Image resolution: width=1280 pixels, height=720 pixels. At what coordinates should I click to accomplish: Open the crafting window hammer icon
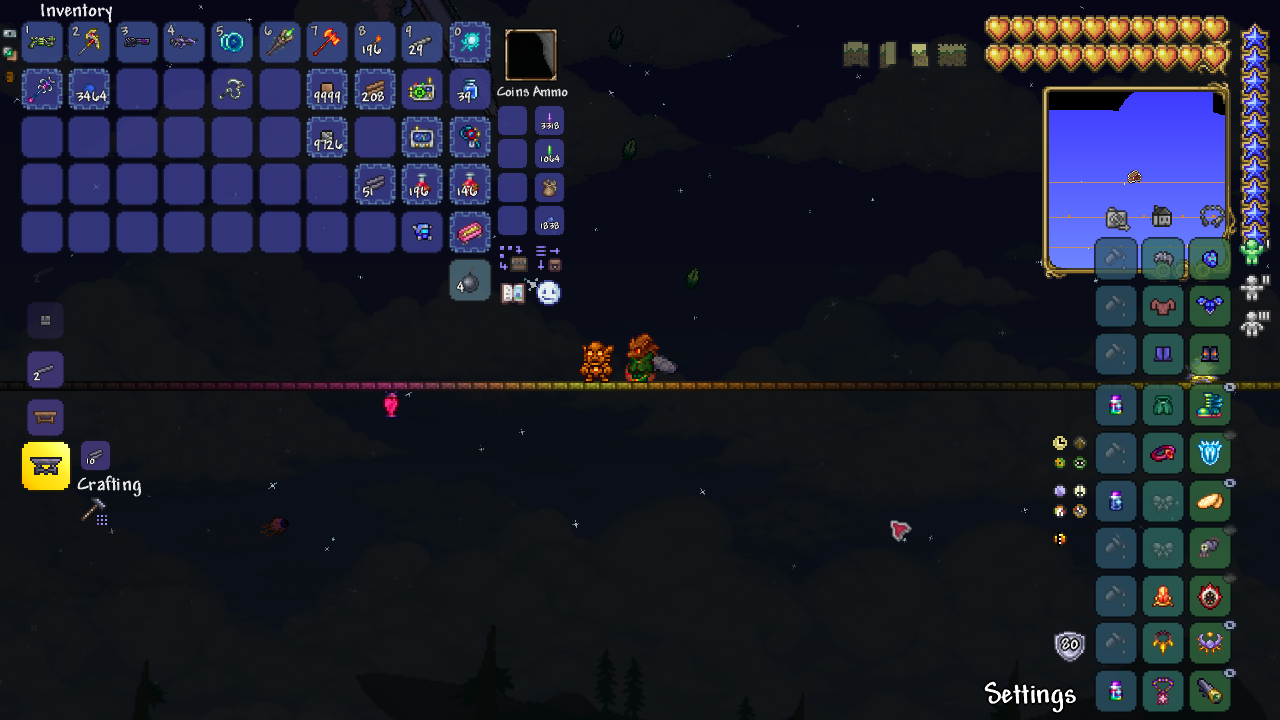(x=93, y=512)
